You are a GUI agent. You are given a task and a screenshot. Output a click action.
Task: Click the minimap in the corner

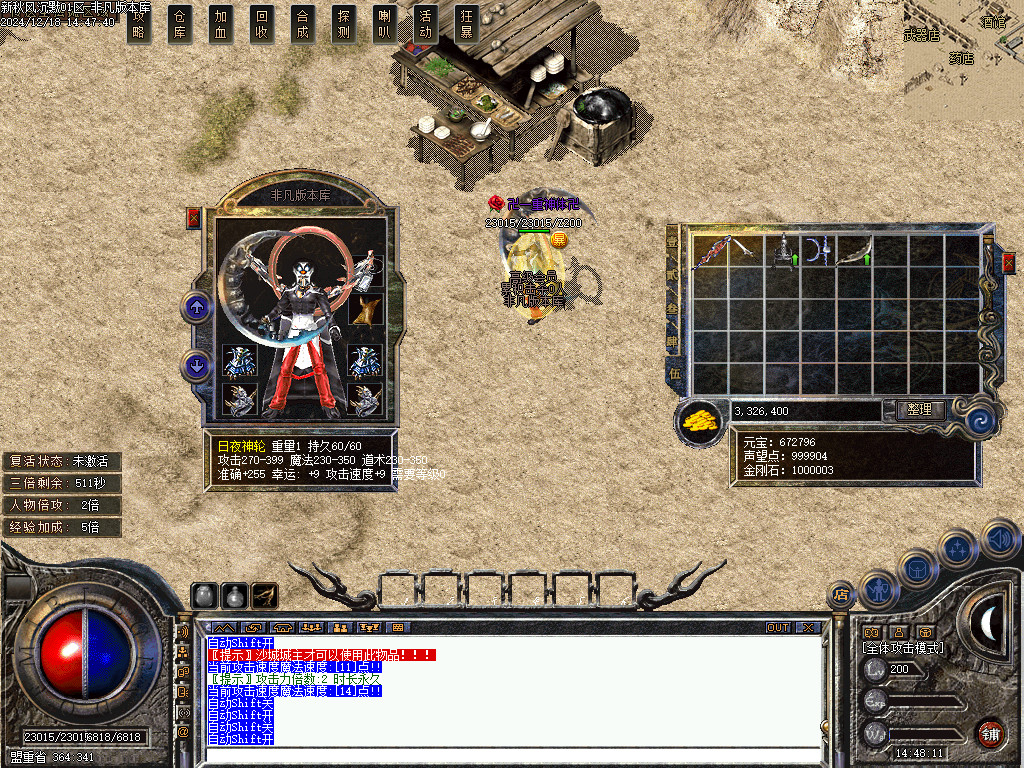[963, 45]
